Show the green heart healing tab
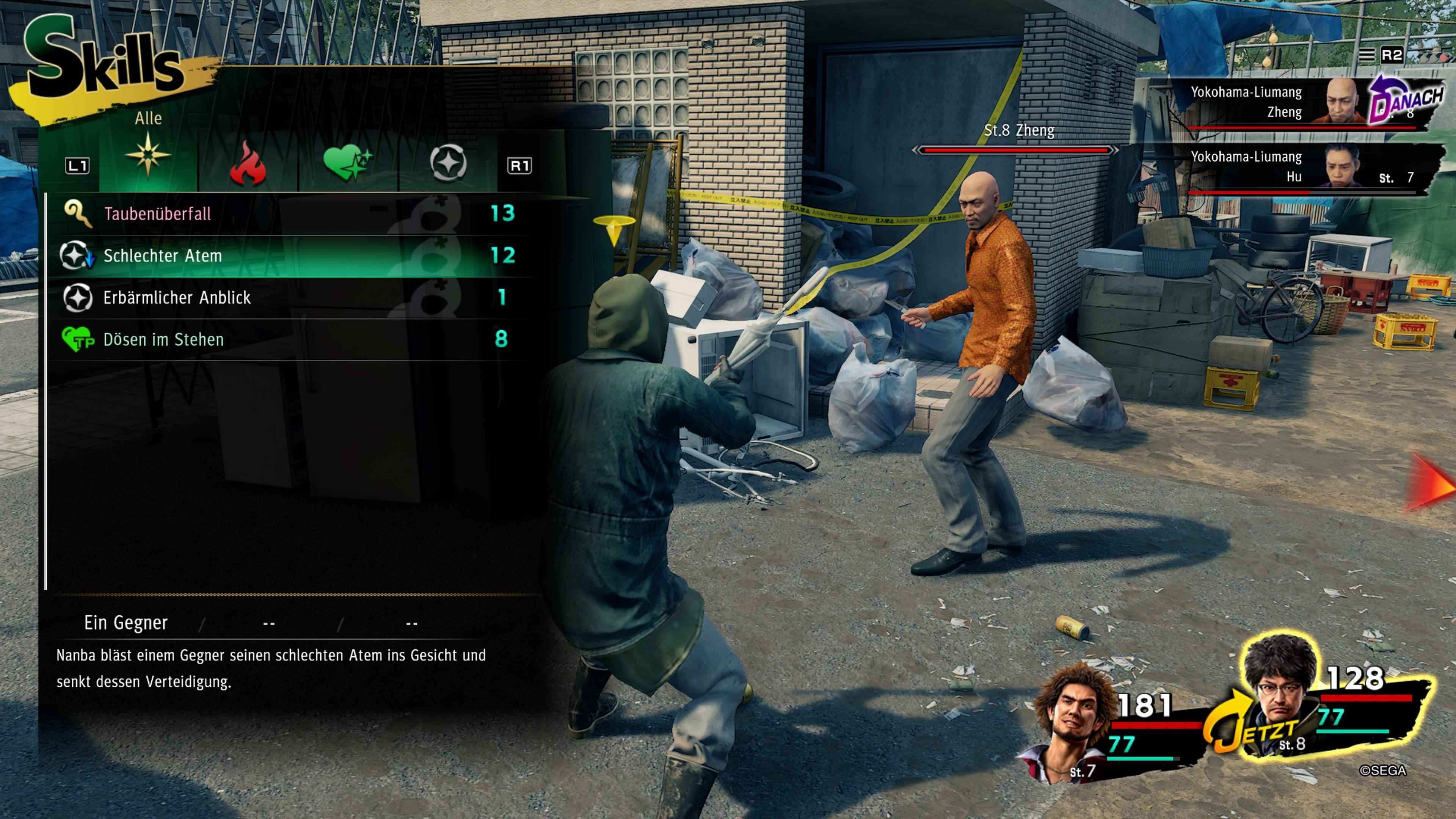Image resolution: width=1456 pixels, height=819 pixels. pyautogui.click(x=348, y=163)
